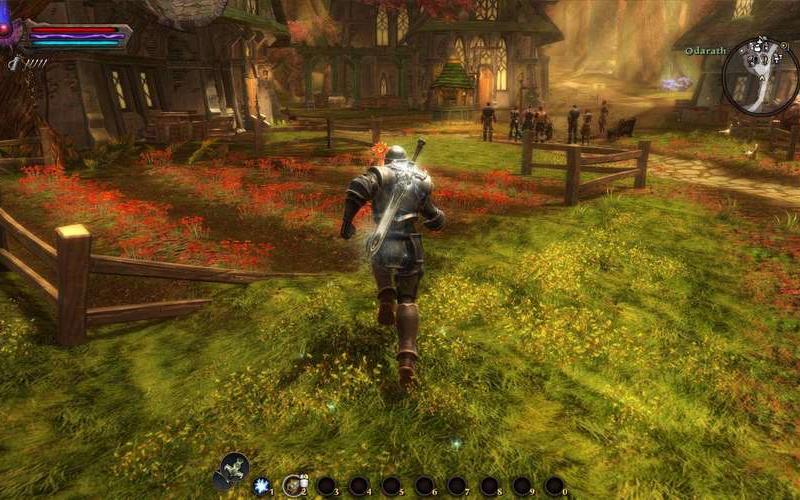The image size is (800, 500).
Task: Open the circular Odarath minimap
Action: coord(760,75)
